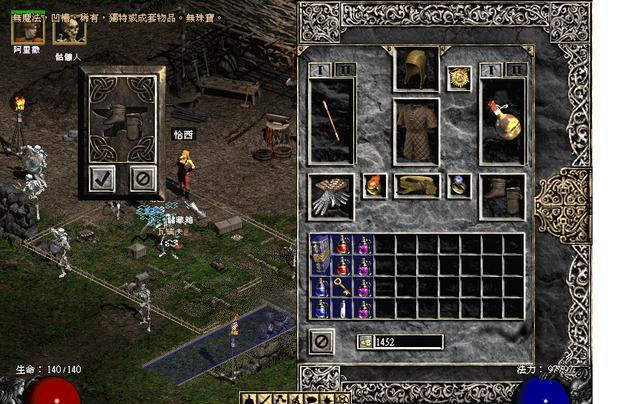Screen dimensions: 640x404
Task: Choose the equipped belt slot
Action: [416, 185]
